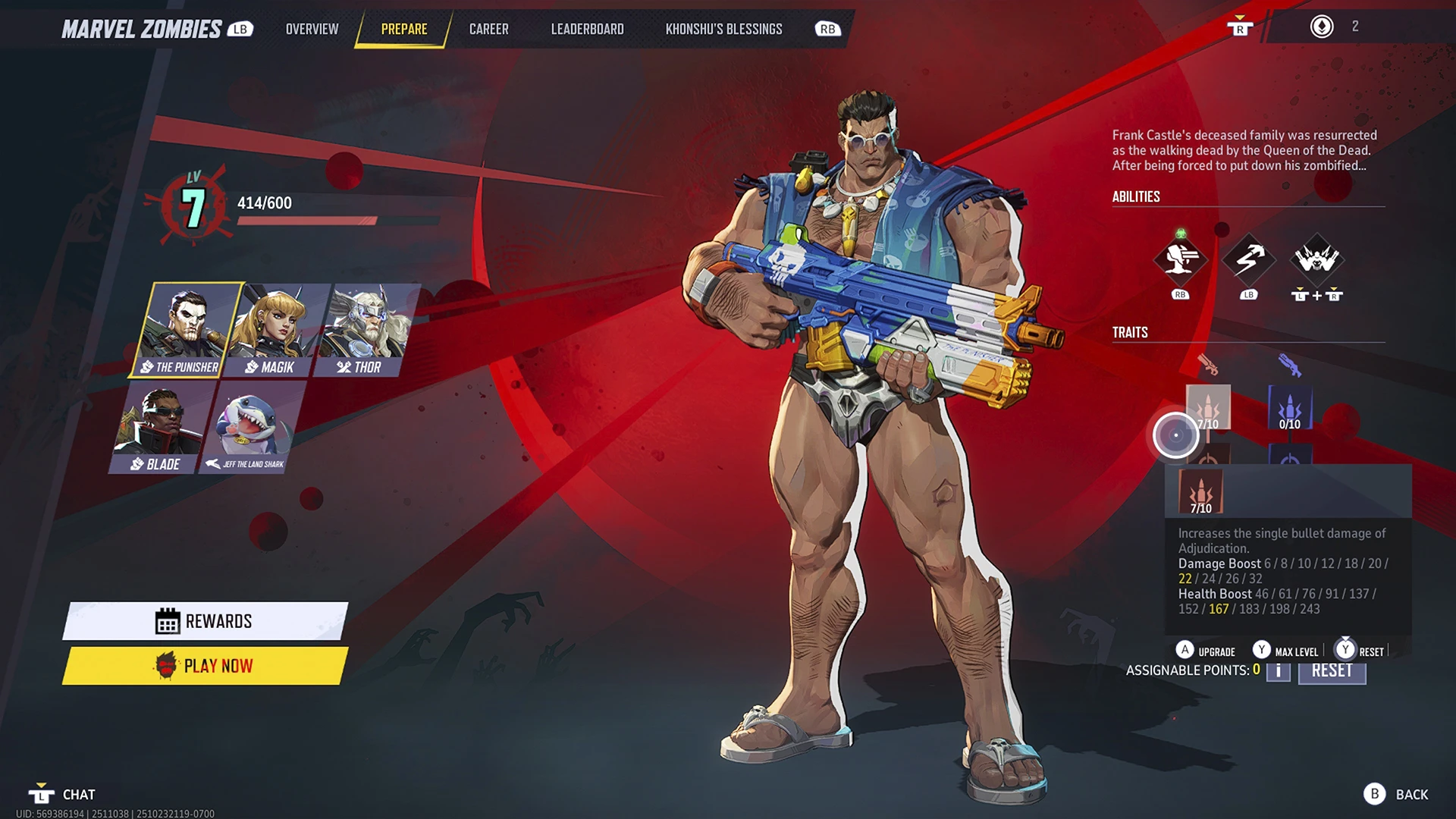
Task: Open the Chat box
Action: [x=64, y=794]
